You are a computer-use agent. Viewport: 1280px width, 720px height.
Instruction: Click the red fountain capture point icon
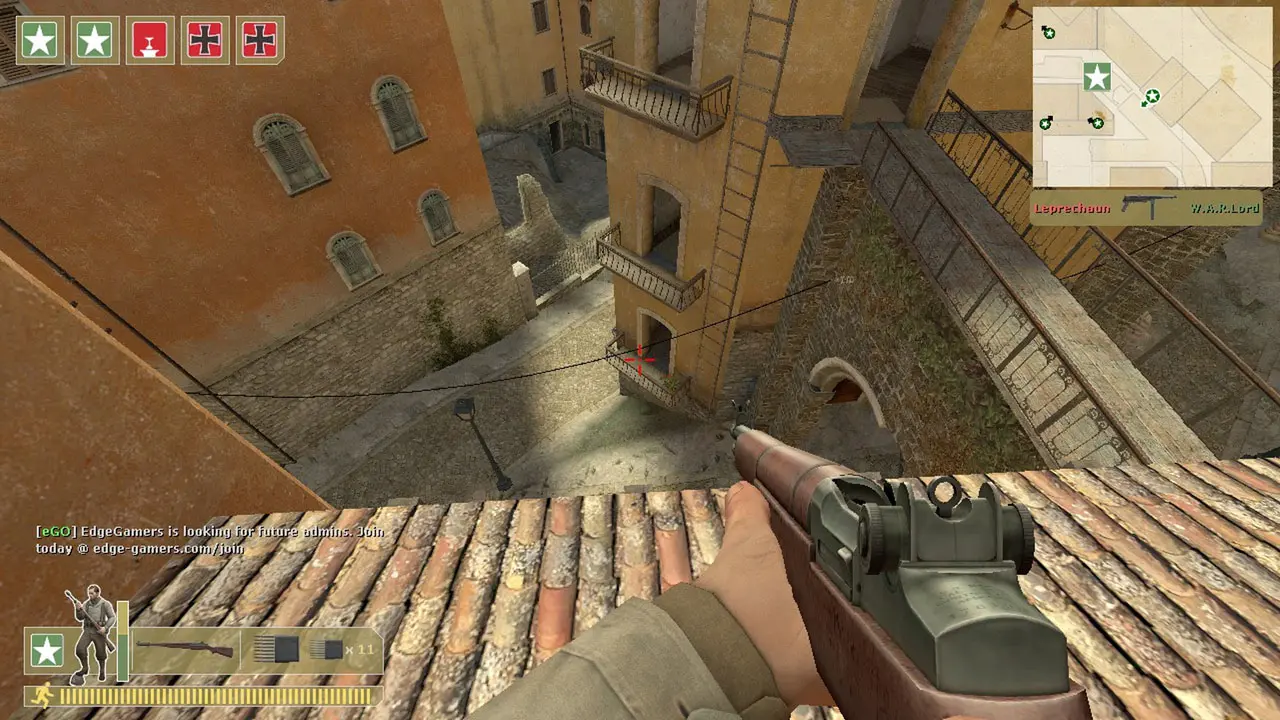[149, 40]
